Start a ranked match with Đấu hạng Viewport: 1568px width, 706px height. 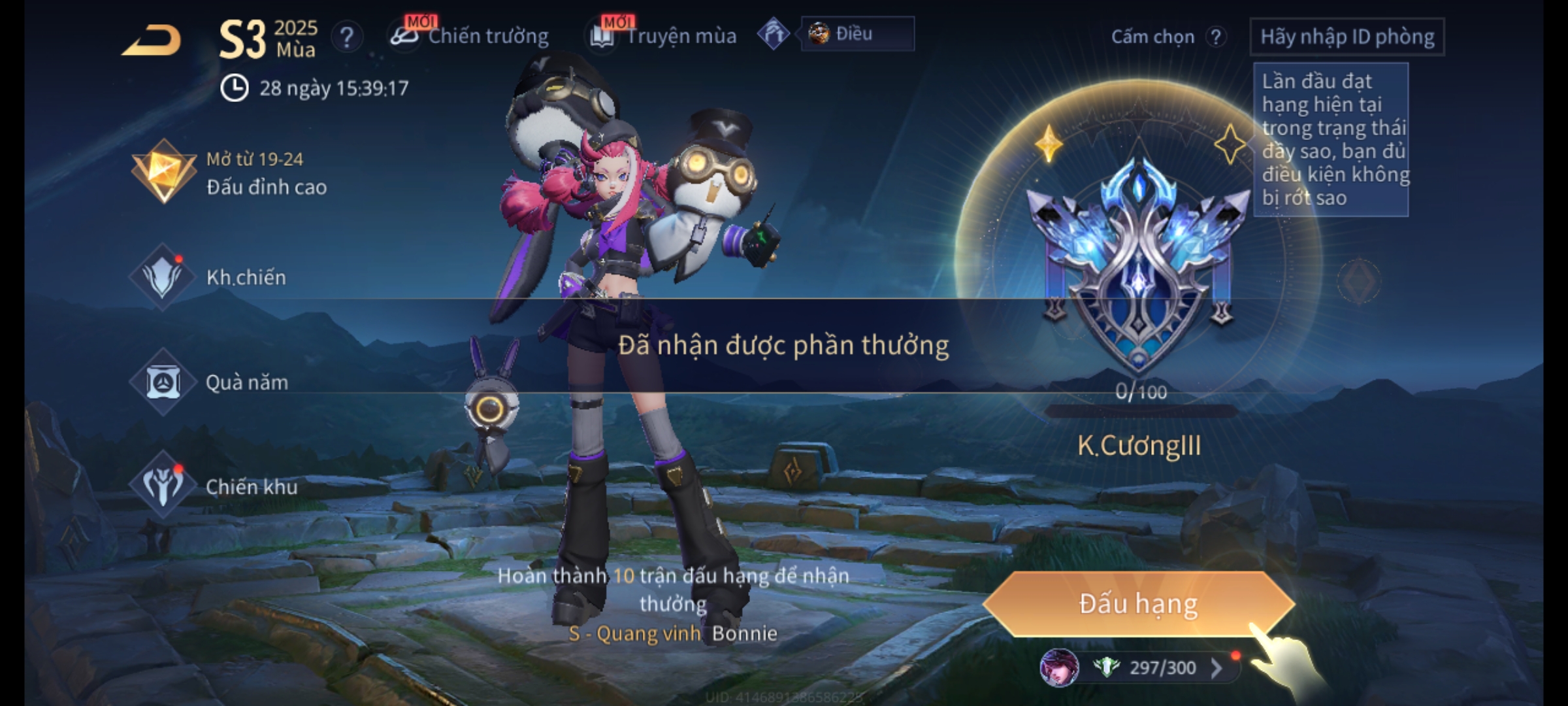pos(1138,603)
